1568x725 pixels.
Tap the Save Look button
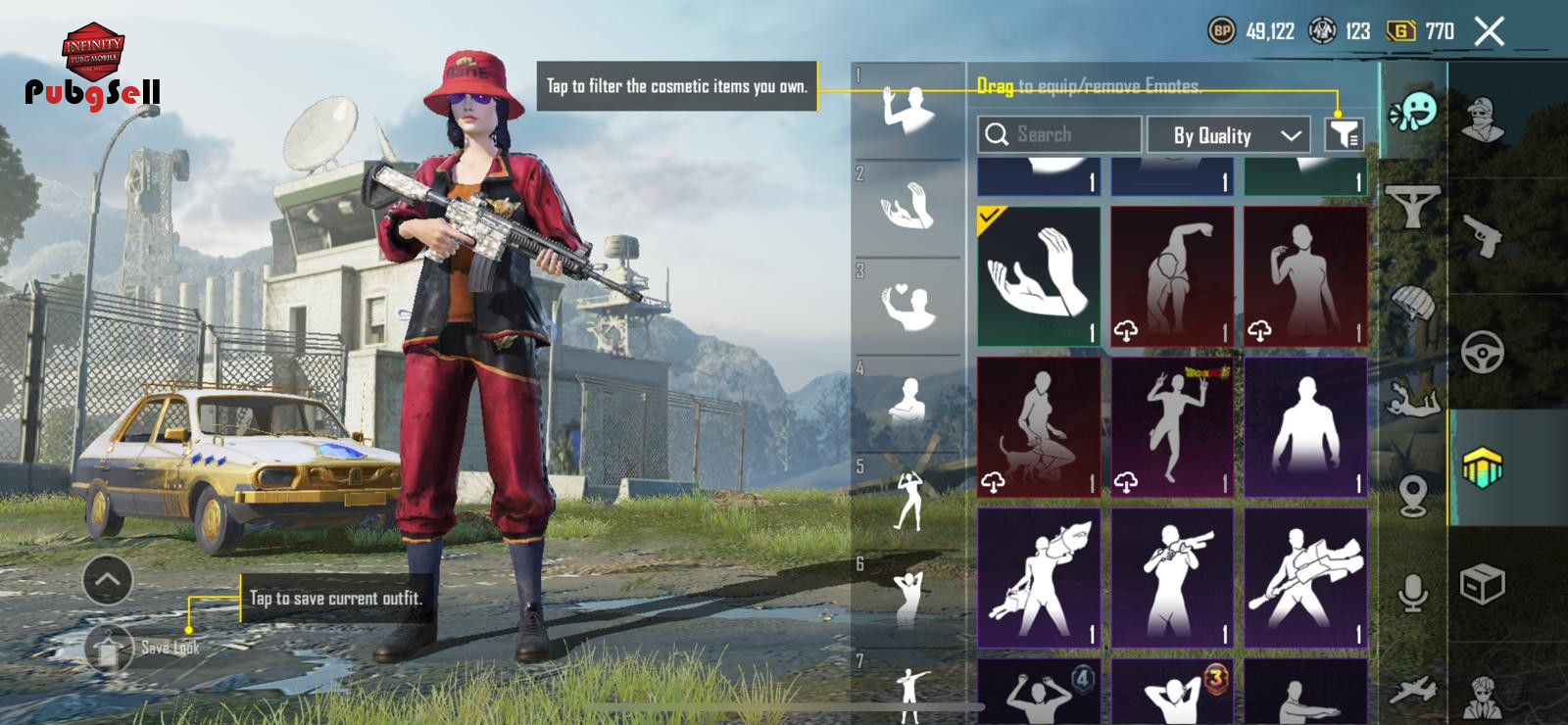click(x=110, y=648)
